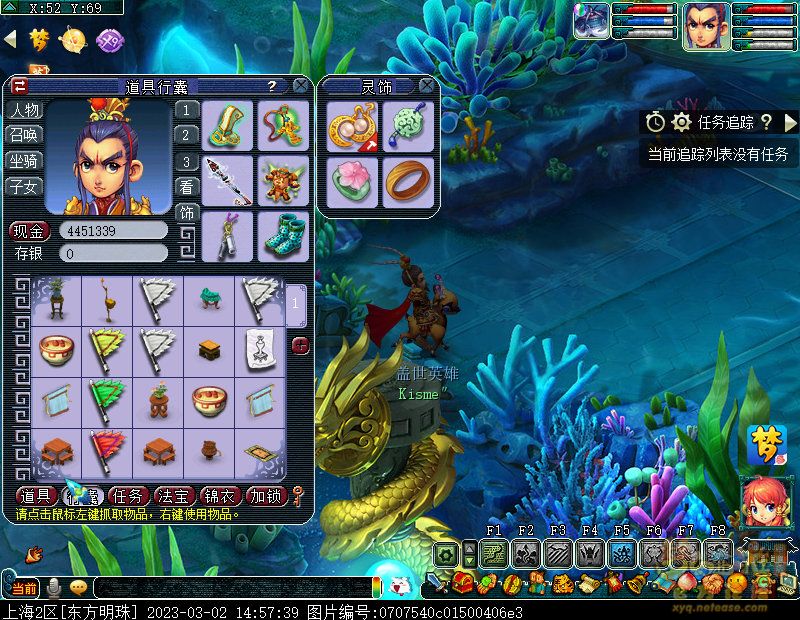Select the 子女 children tab

pyautogui.click(x=24, y=185)
